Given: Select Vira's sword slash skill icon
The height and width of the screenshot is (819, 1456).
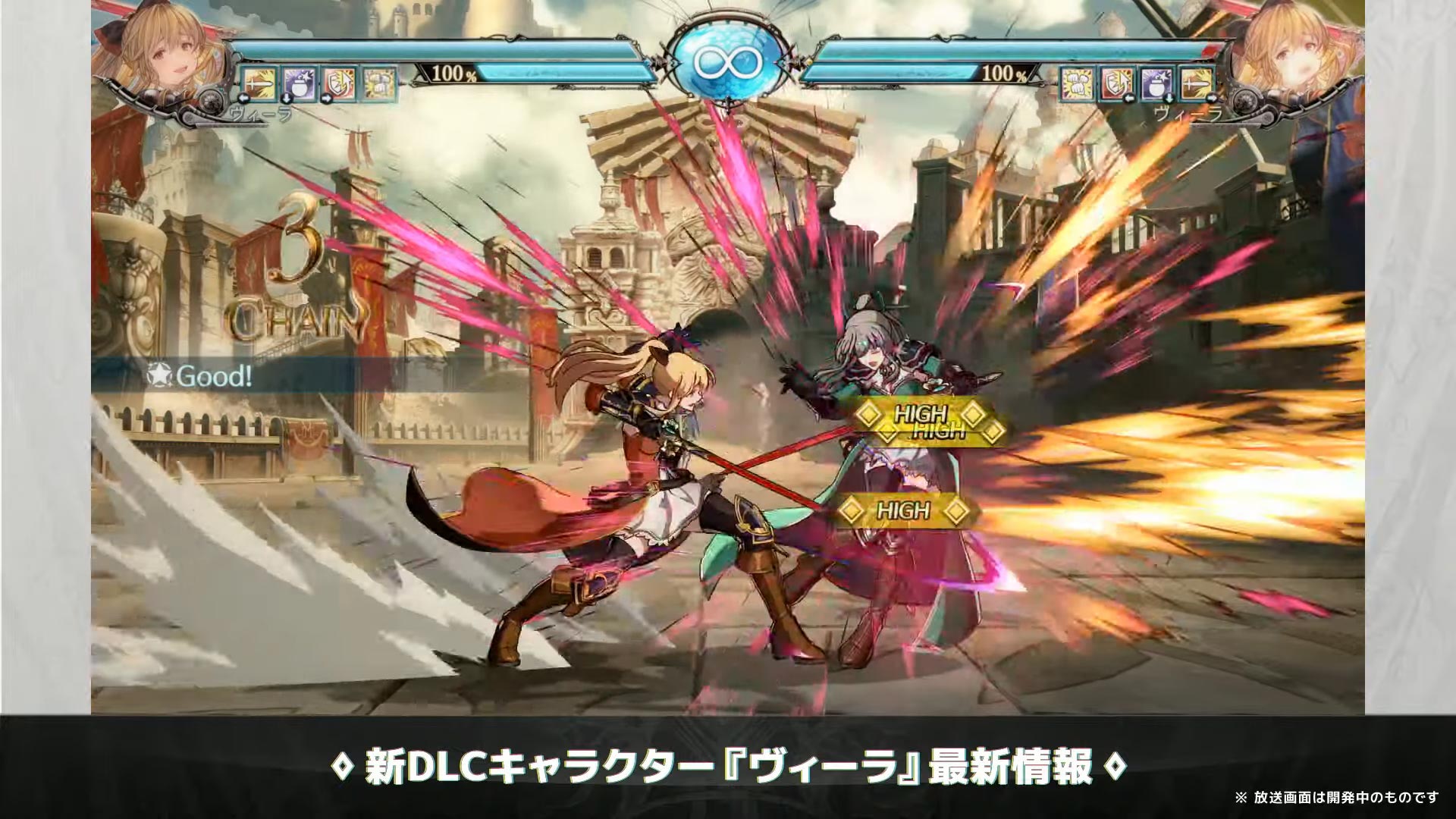Looking at the screenshot, I should pyautogui.click(x=256, y=85).
